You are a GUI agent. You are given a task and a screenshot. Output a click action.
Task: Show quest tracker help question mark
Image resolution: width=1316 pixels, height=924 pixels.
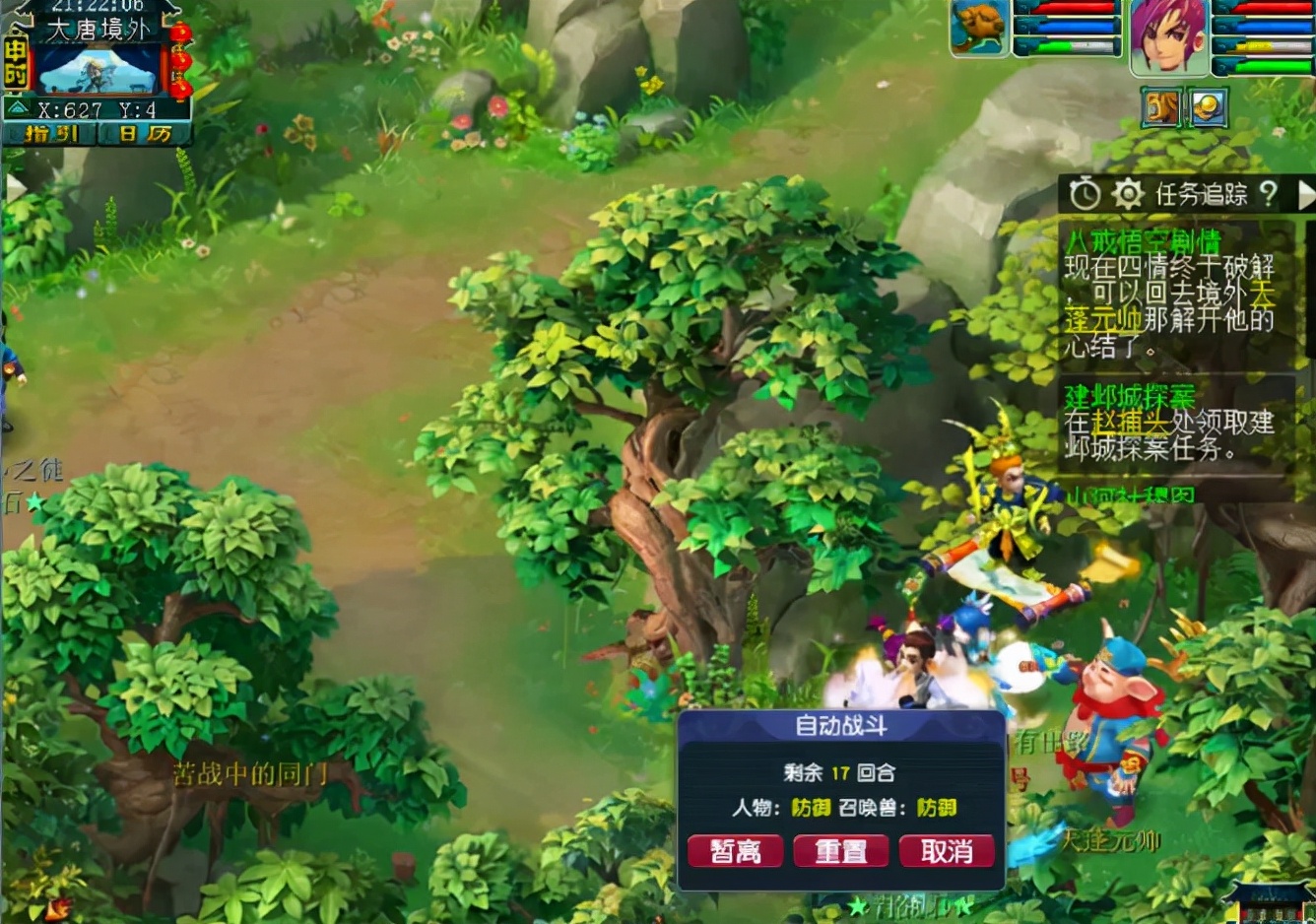point(1269,194)
